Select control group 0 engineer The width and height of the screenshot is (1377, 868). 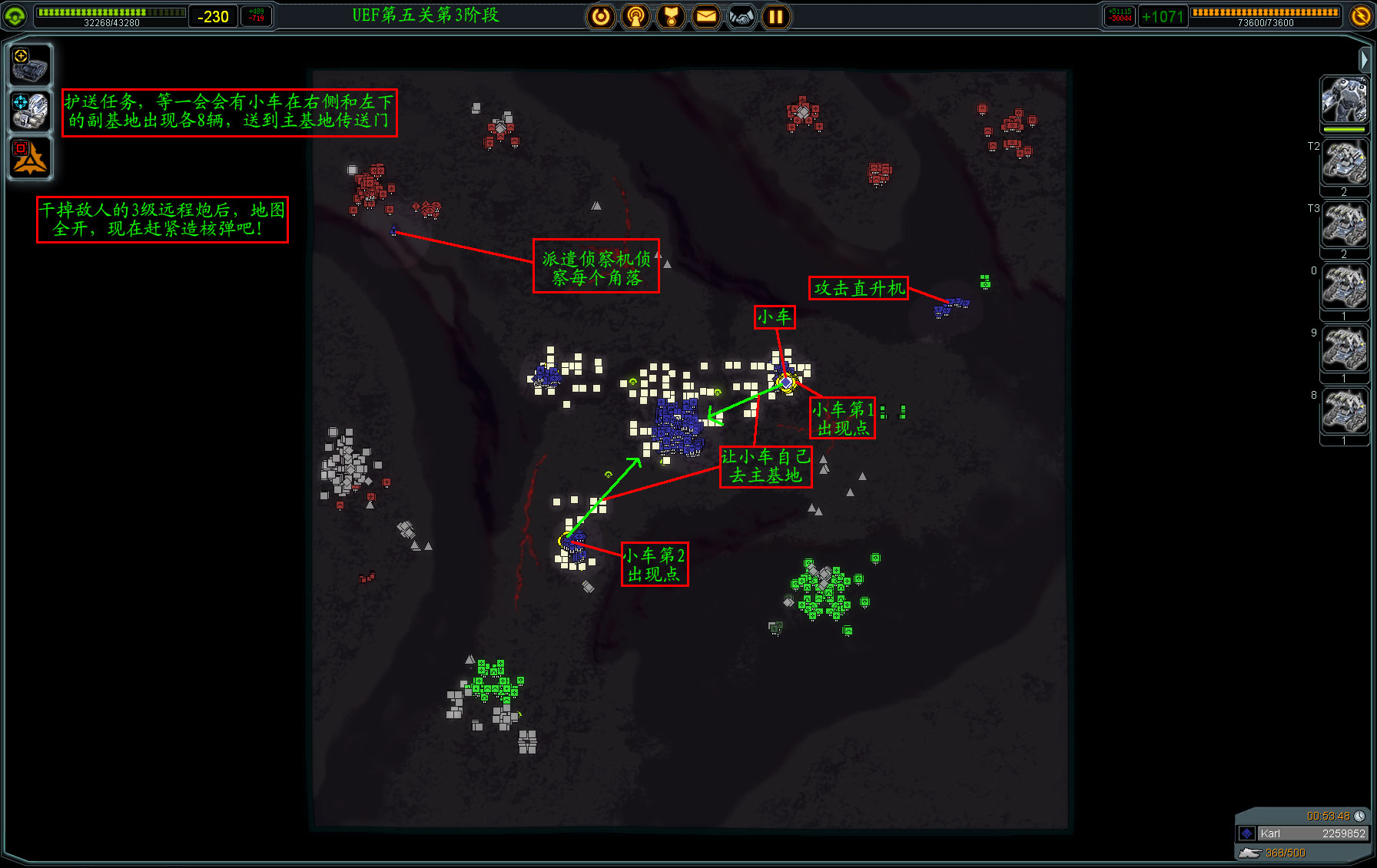coord(1344,287)
